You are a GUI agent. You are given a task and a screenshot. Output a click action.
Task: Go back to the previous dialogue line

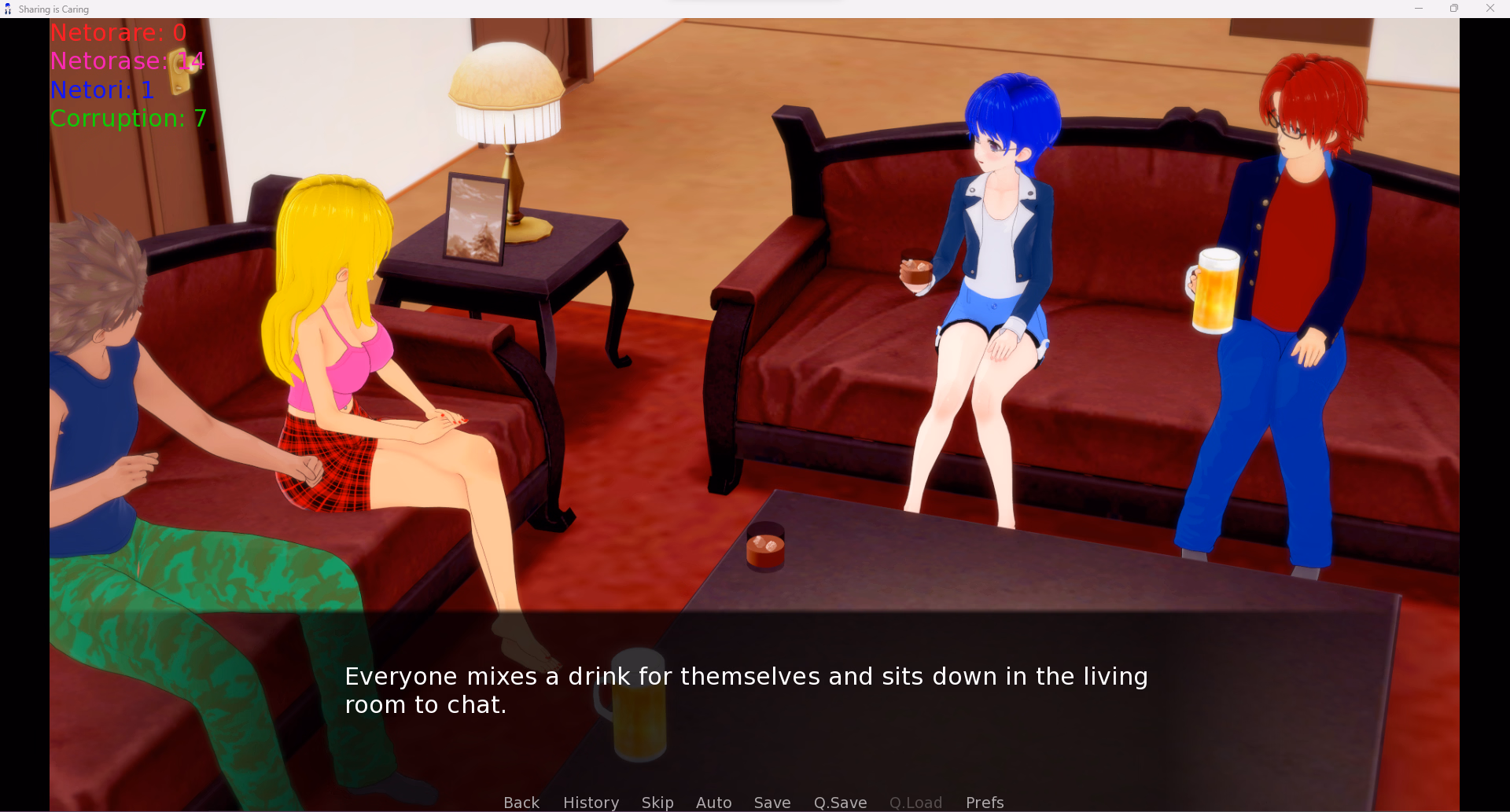pos(521,802)
